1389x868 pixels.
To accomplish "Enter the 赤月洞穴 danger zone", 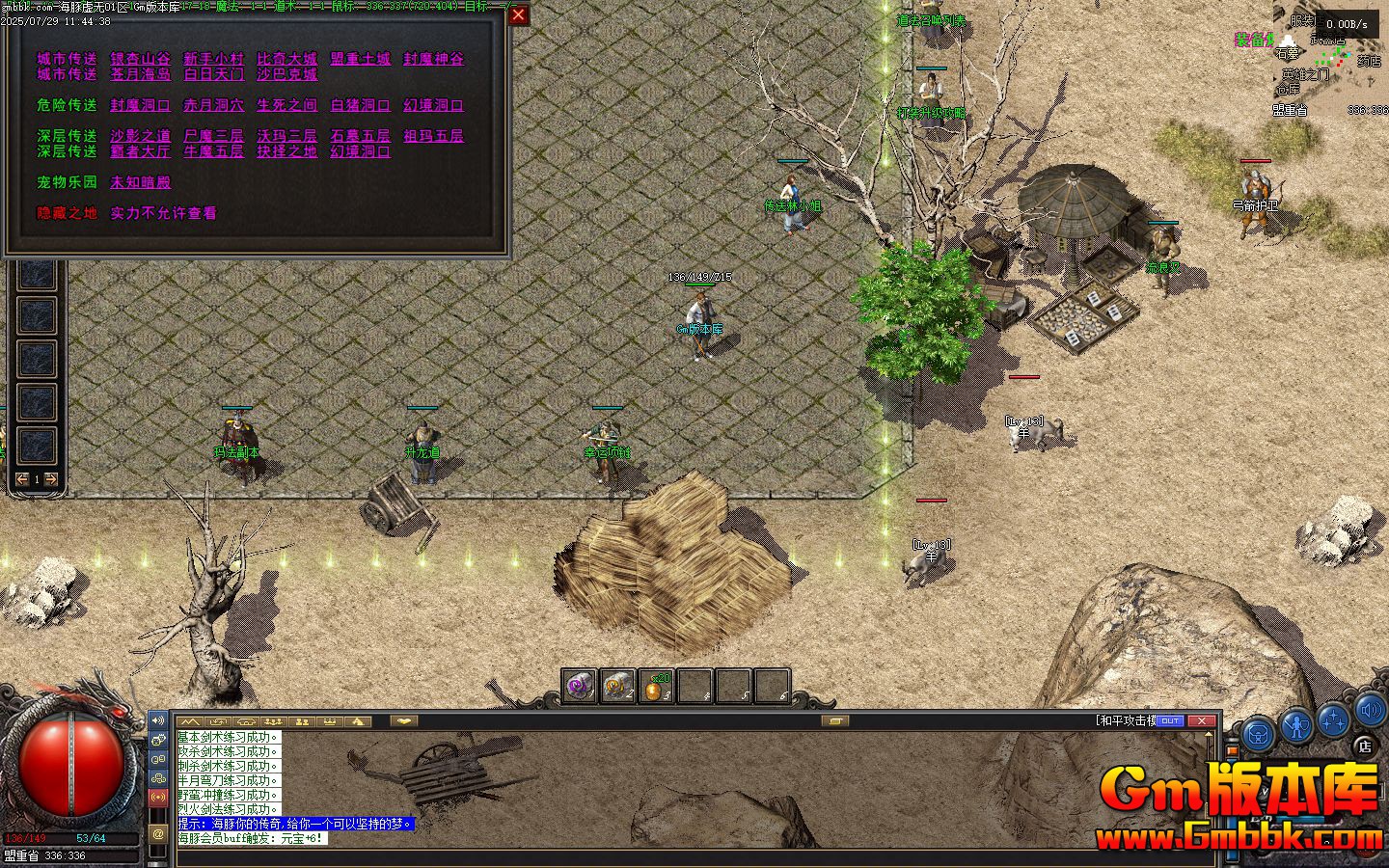I will pyautogui.click(x=213, y=105).
